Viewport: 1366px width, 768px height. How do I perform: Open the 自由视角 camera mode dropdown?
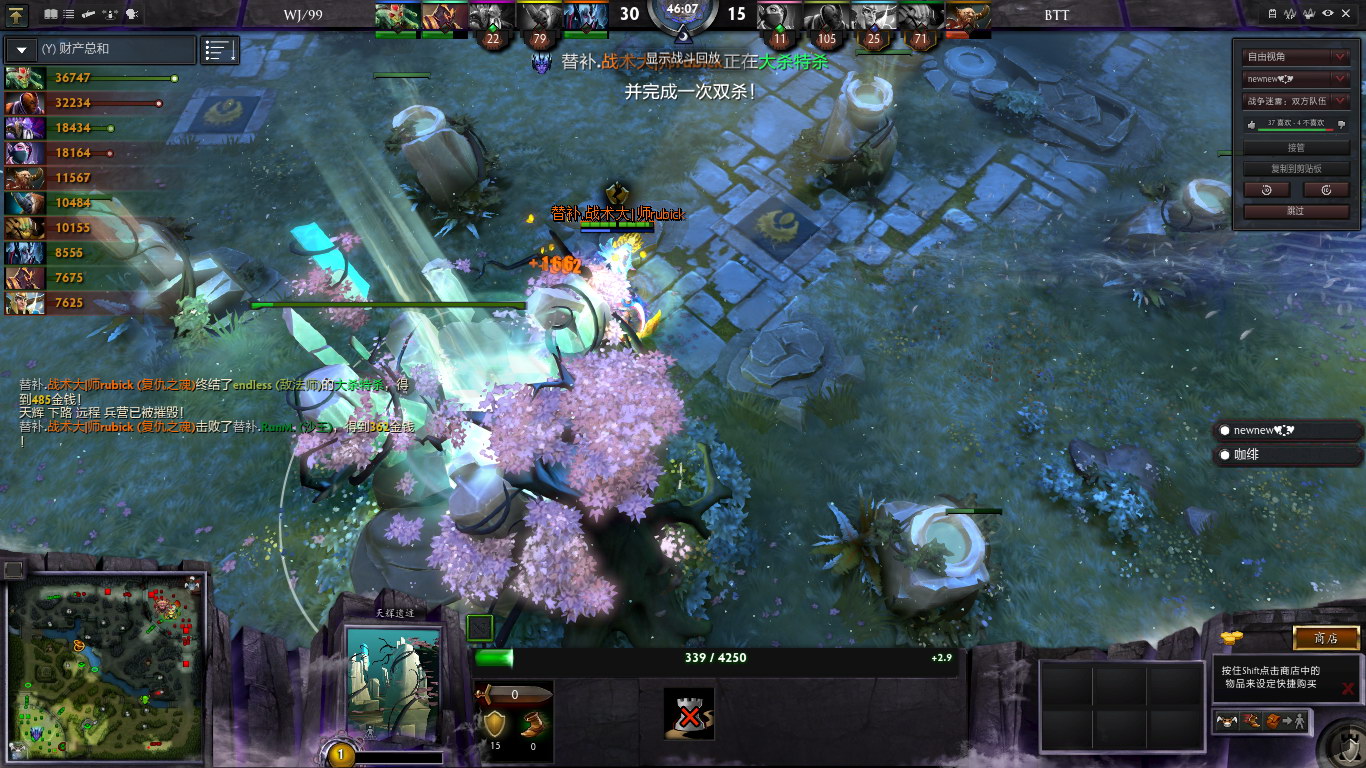click(x=1296, y=57)
